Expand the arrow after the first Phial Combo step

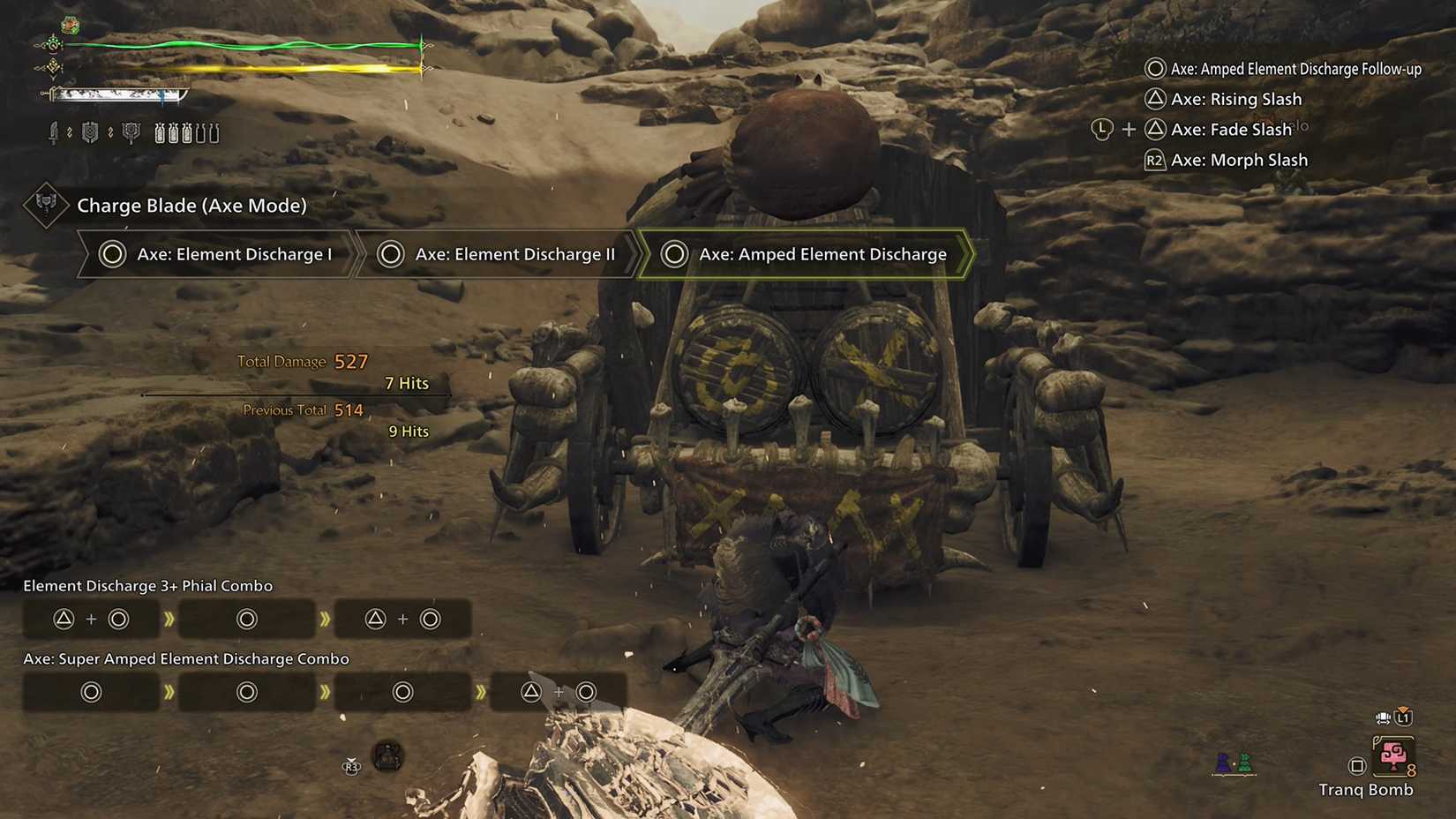click(x=169, y=619)
